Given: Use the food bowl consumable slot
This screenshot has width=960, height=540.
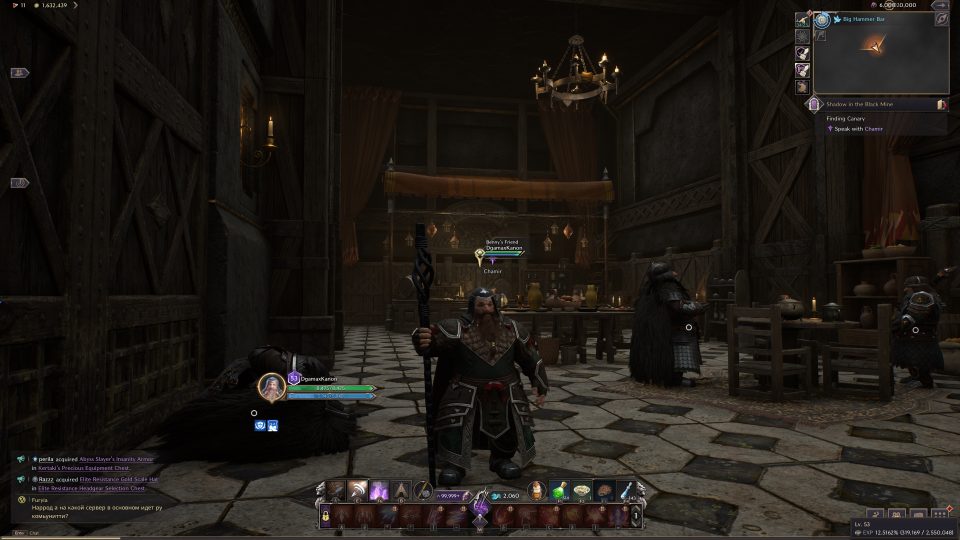Looking at the screenshot, I should tap(583, 491).
